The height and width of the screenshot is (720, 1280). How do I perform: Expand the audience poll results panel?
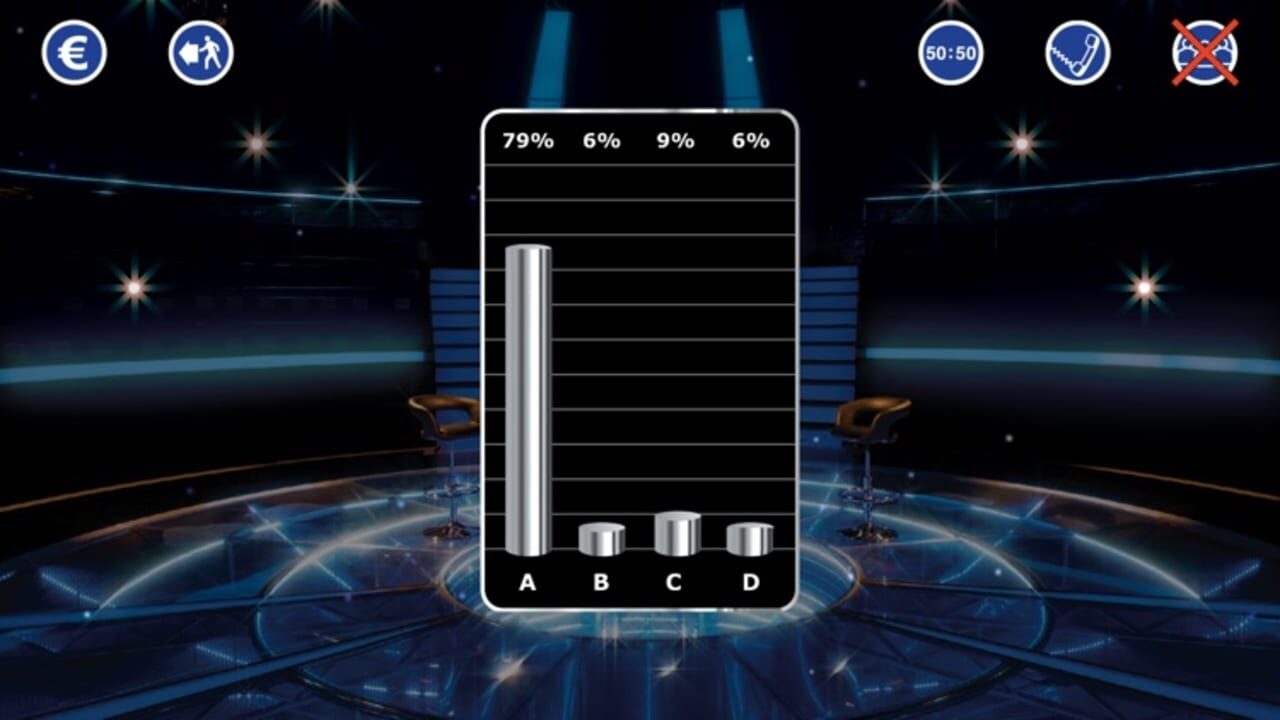pos(640,360)
